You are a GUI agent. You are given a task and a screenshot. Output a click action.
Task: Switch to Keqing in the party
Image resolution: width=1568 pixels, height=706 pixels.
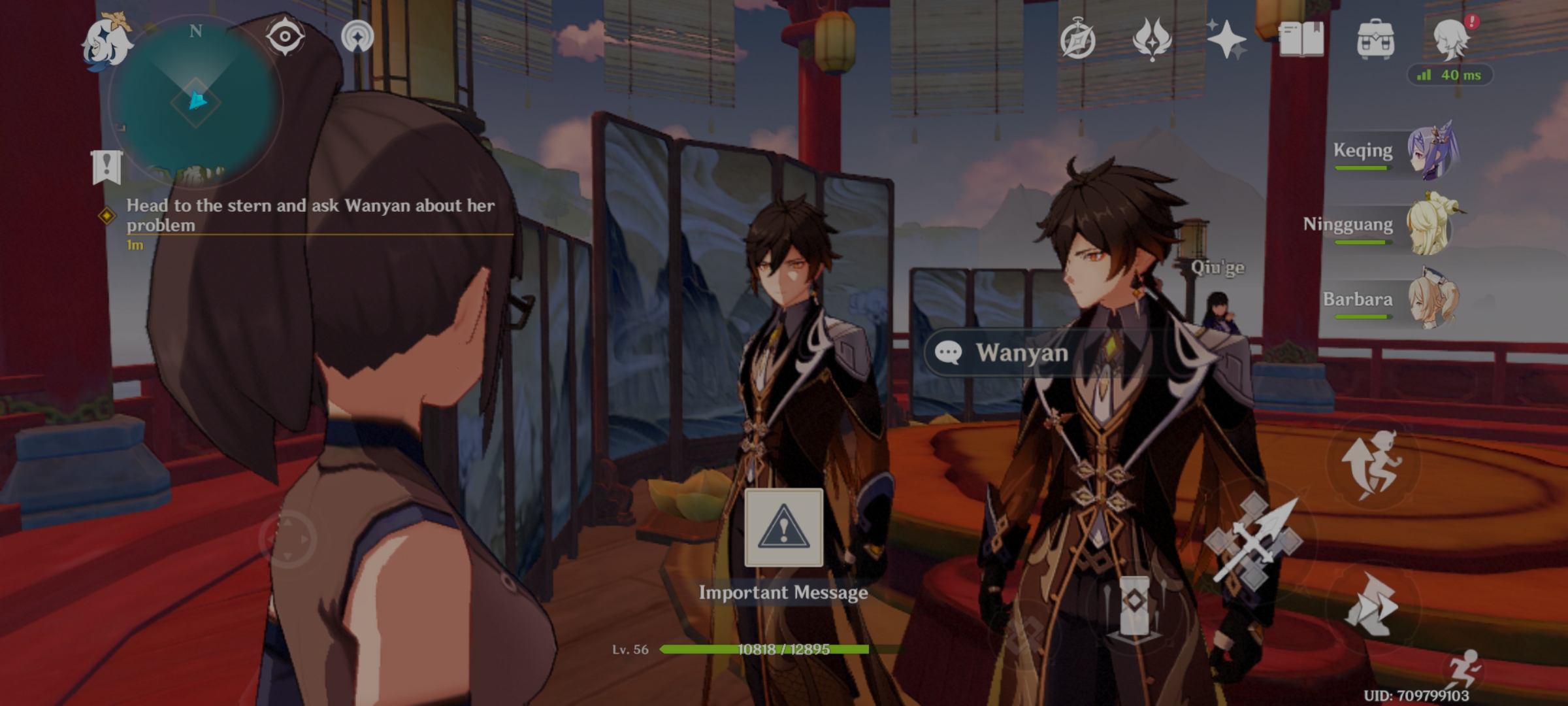(x=1431, y=152)
